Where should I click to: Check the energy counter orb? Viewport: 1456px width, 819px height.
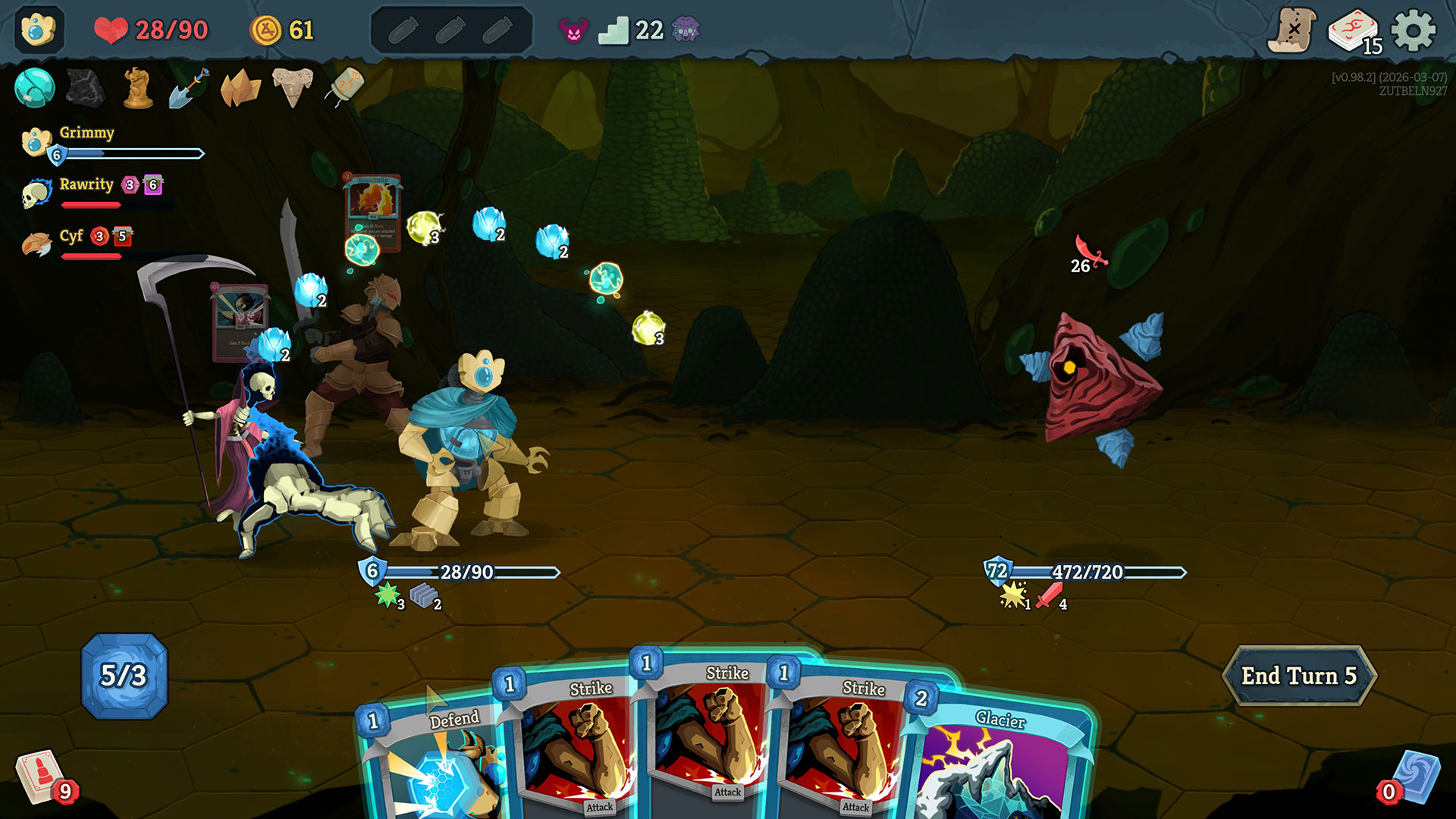click(124, 676)
